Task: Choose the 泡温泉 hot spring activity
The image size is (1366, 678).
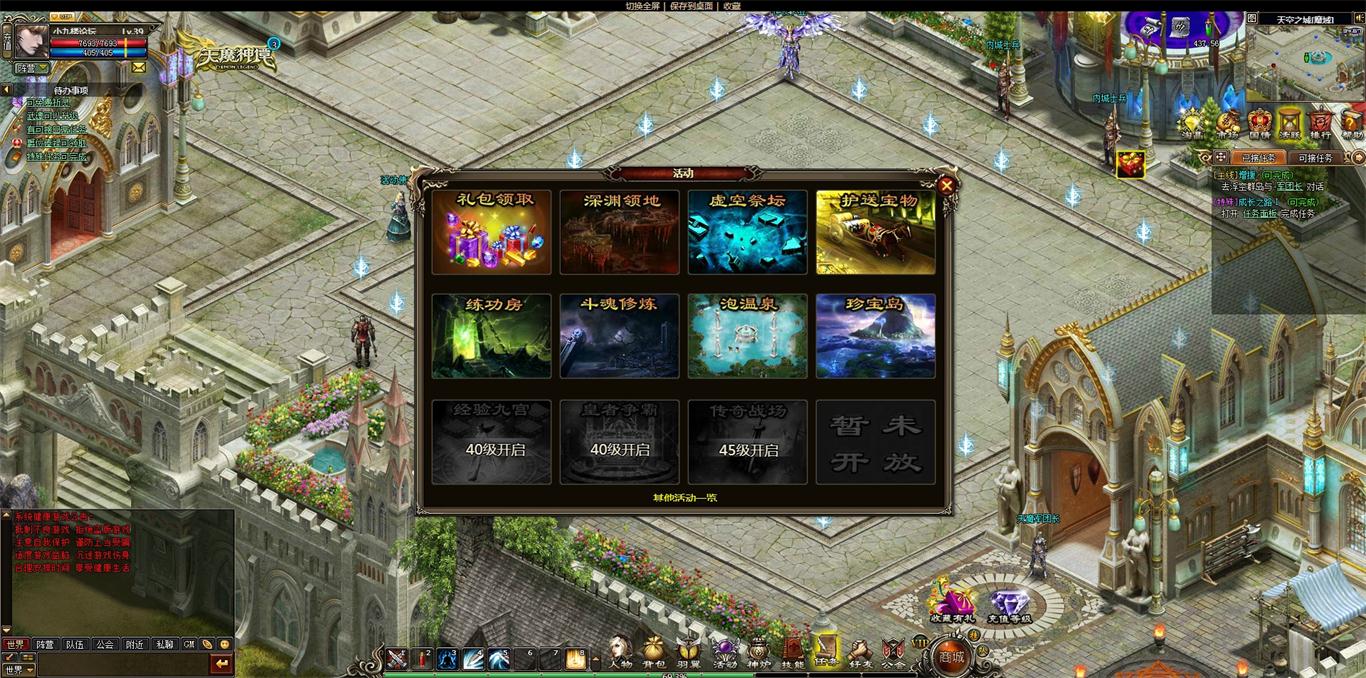Action: (747, 336)
